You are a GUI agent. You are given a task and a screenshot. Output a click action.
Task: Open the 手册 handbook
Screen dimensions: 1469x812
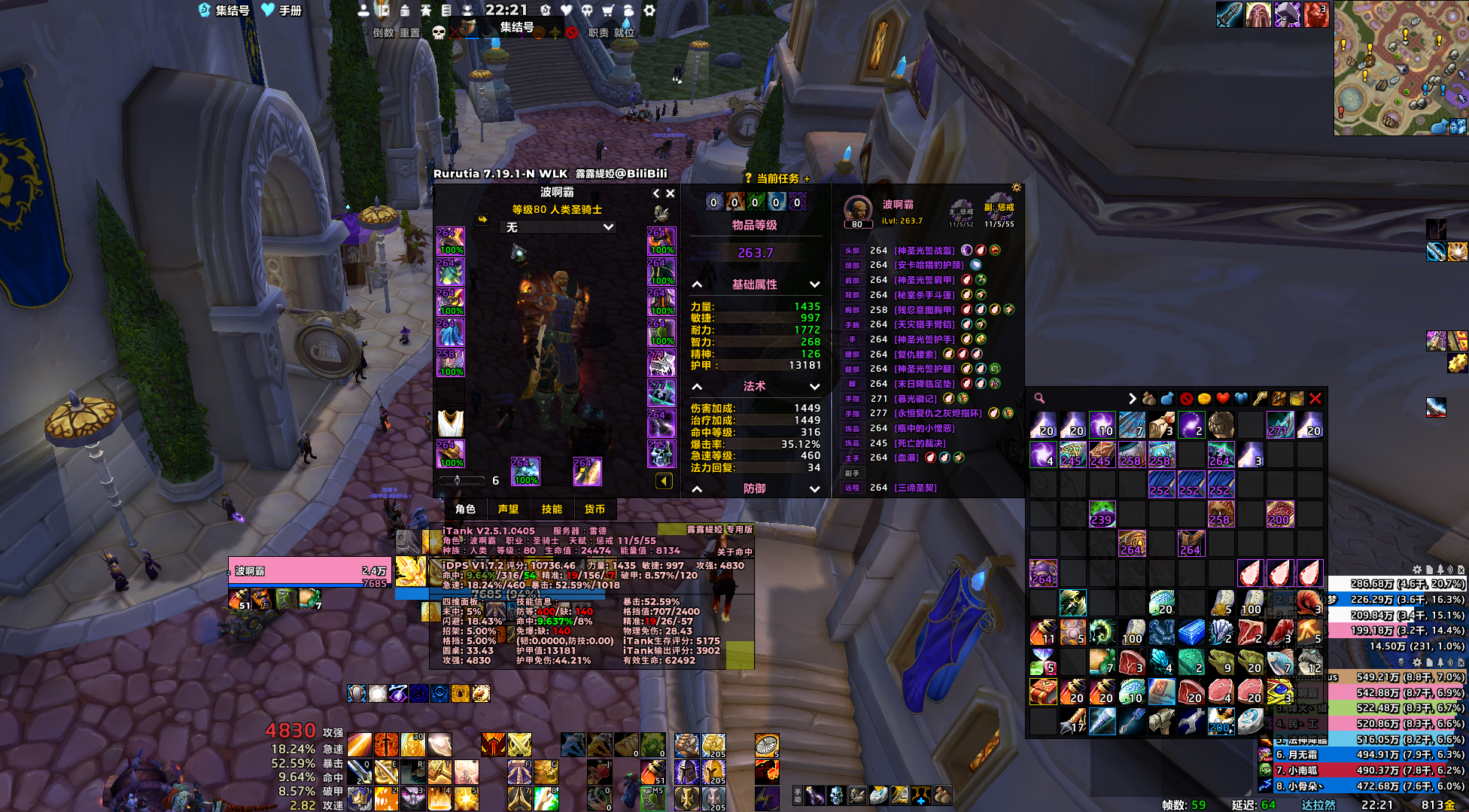point(281,11)
